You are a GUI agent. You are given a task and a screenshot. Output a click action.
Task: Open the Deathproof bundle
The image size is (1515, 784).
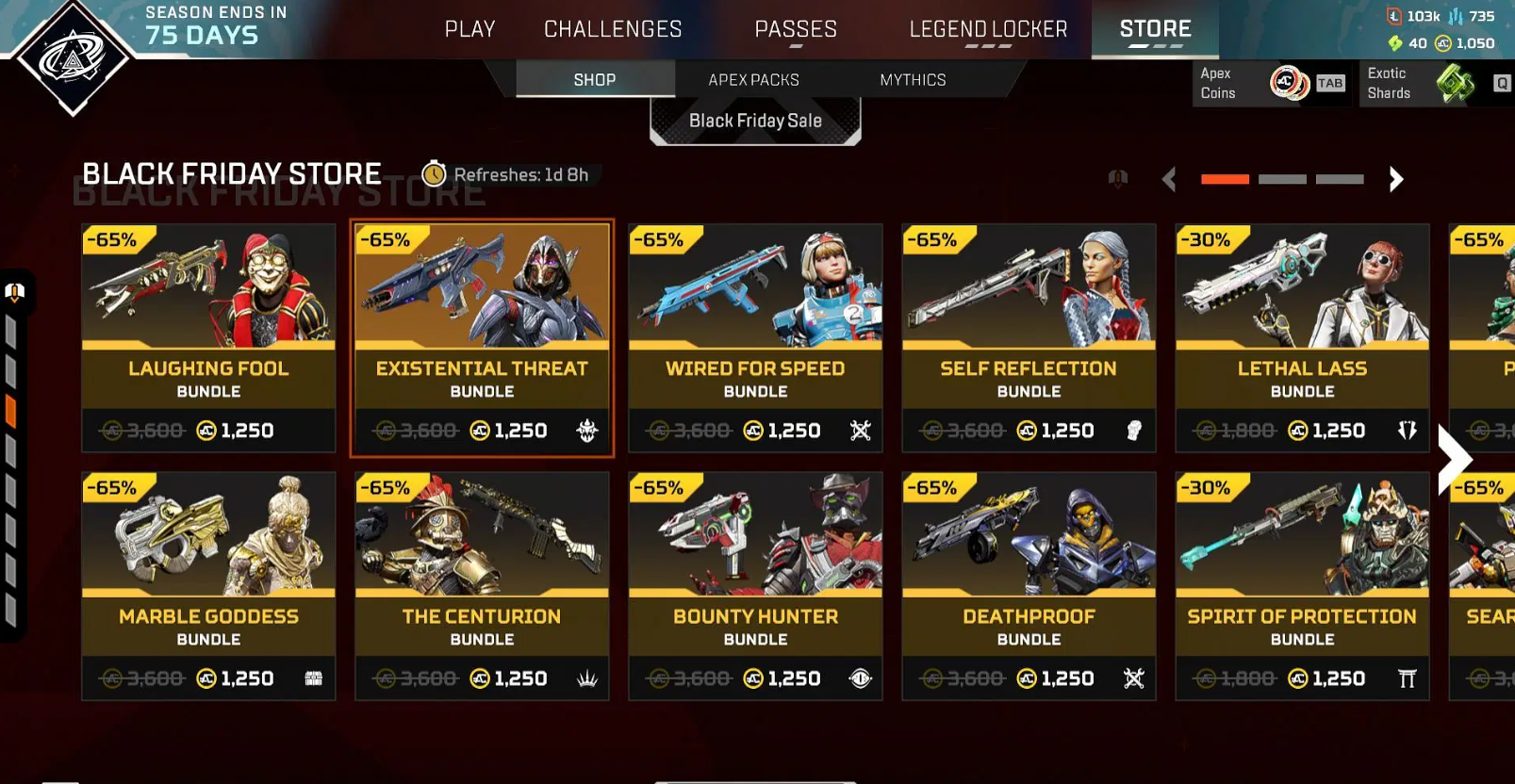tap(1029, 585)
